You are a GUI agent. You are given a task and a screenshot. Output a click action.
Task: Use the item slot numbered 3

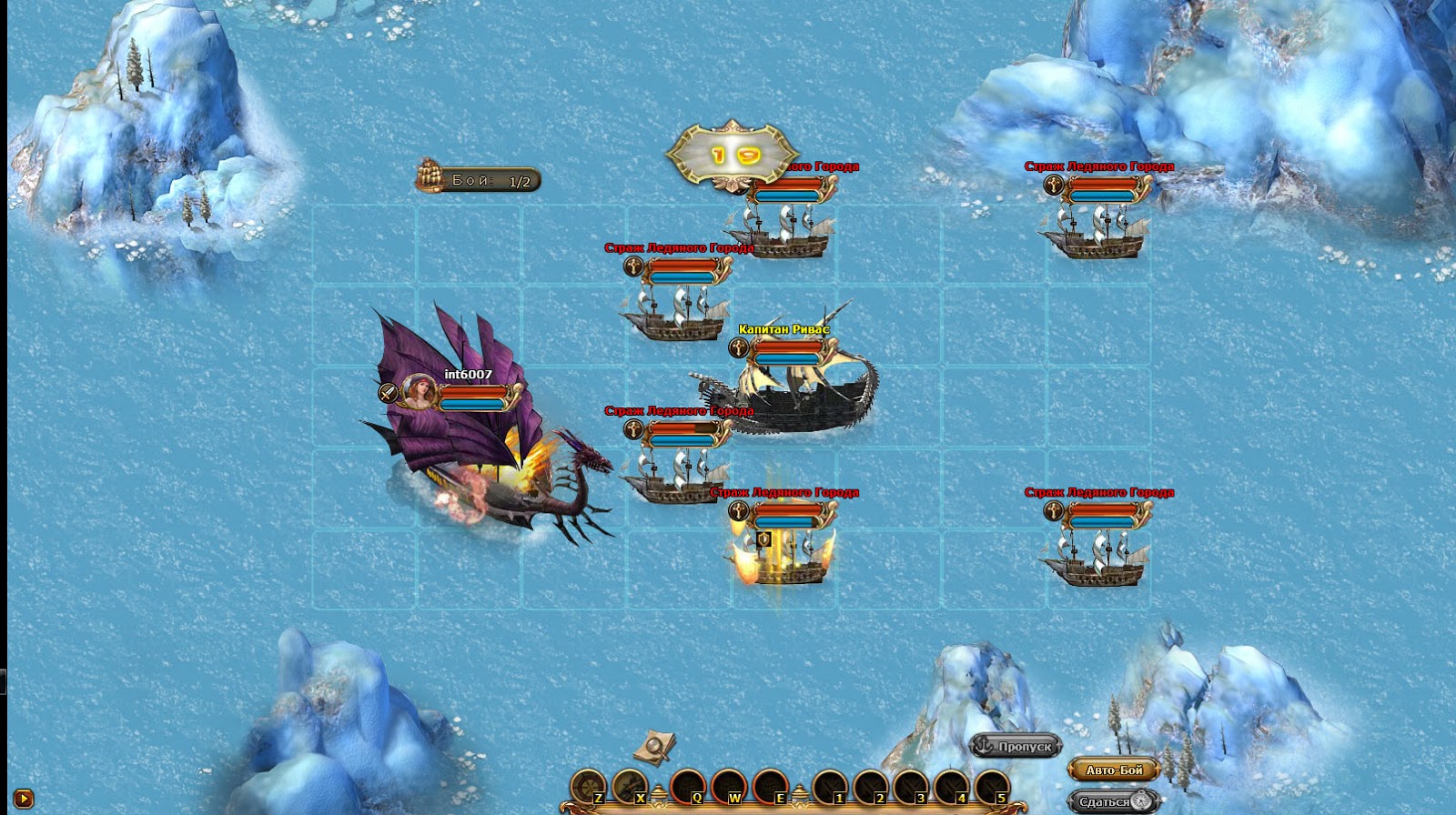[x=911, y=785]
